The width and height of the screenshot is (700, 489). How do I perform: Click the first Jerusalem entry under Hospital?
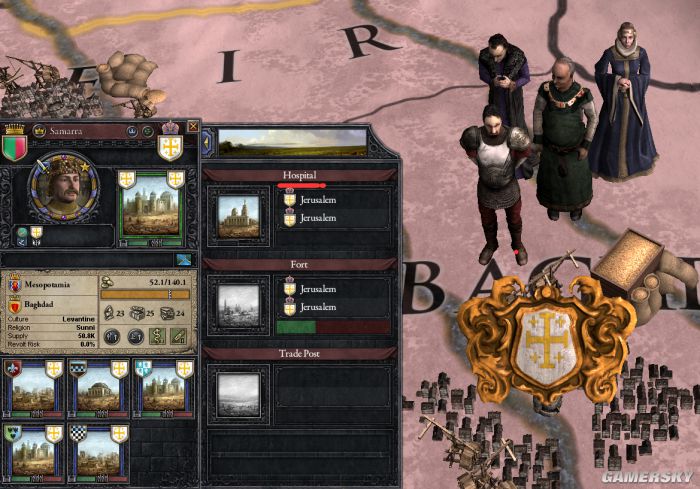pos(315,199)
